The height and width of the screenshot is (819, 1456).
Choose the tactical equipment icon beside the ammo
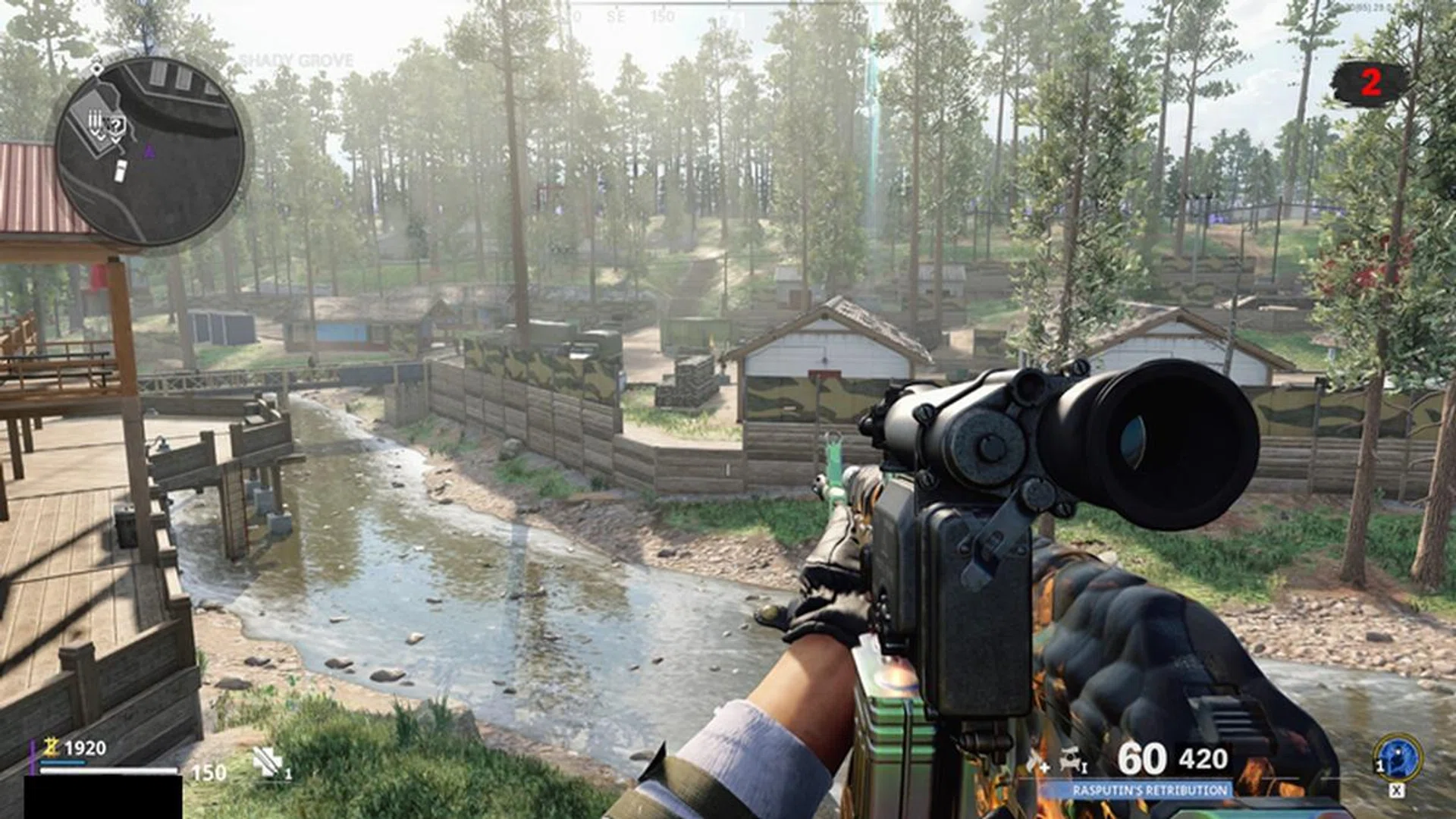(x=1072, y=759)
